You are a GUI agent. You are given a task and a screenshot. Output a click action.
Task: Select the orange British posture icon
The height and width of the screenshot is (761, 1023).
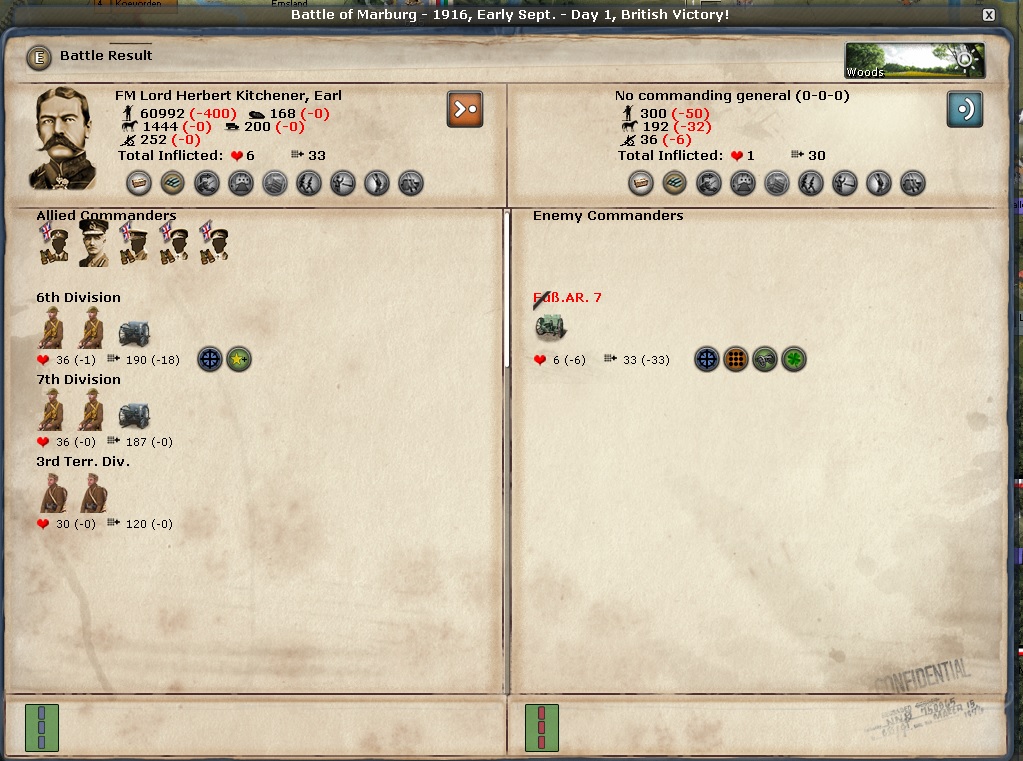point(465,109)
